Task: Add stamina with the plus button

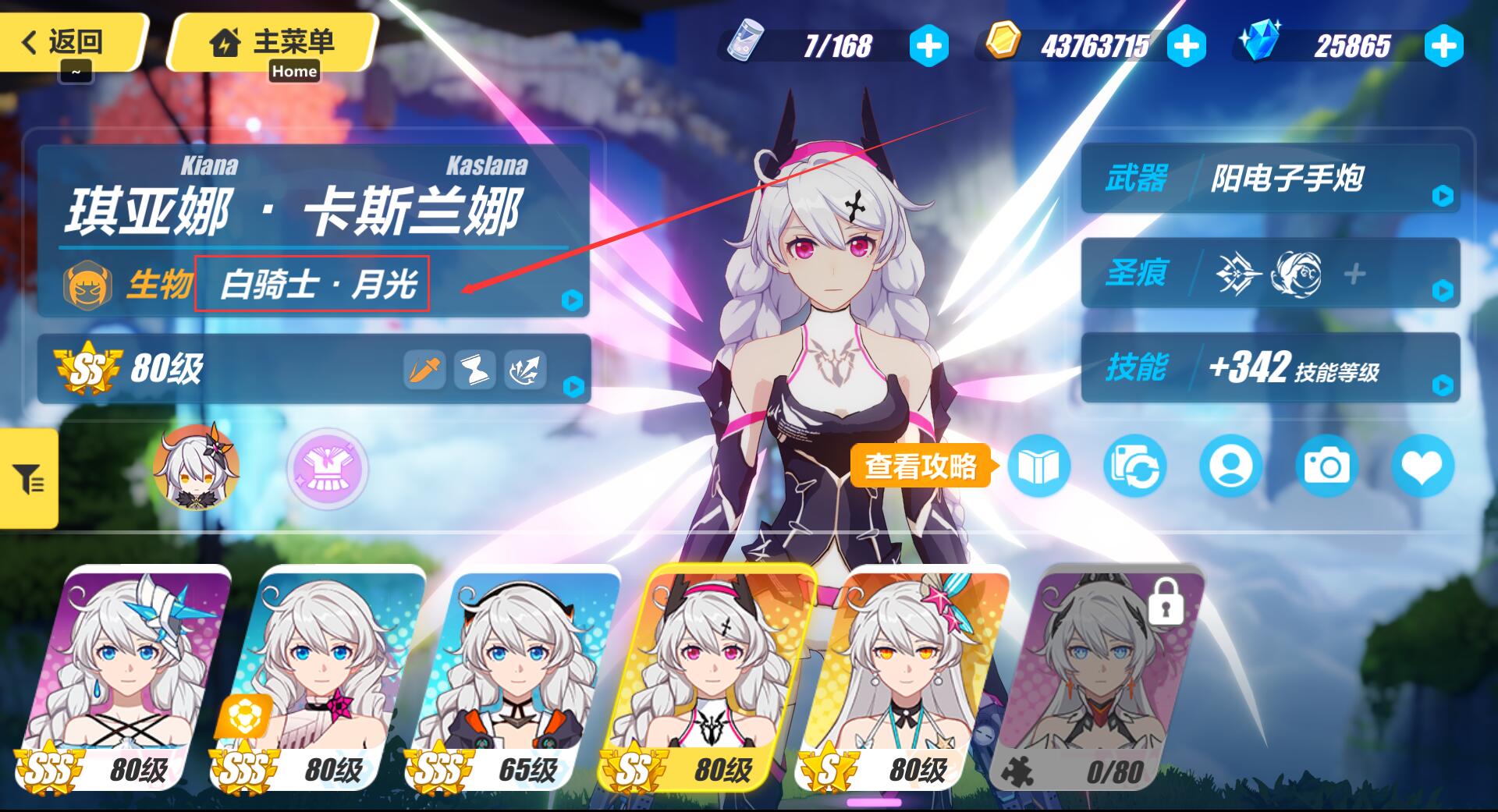Action: [x=928, y=46]
